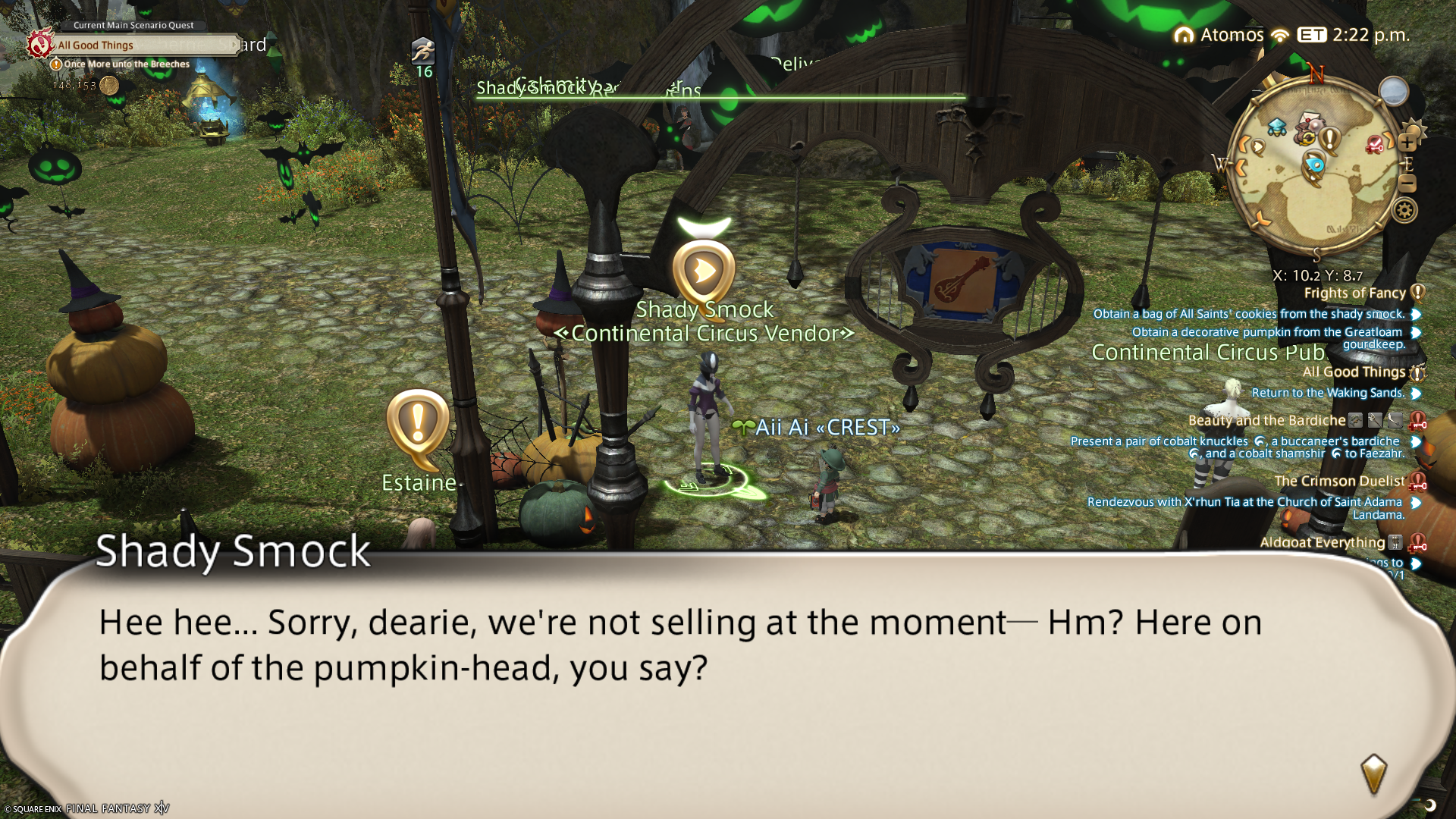Click the weather orb icon above minimap
The width and height of the screenshot is (1456, 819).
coord(1393,92)
